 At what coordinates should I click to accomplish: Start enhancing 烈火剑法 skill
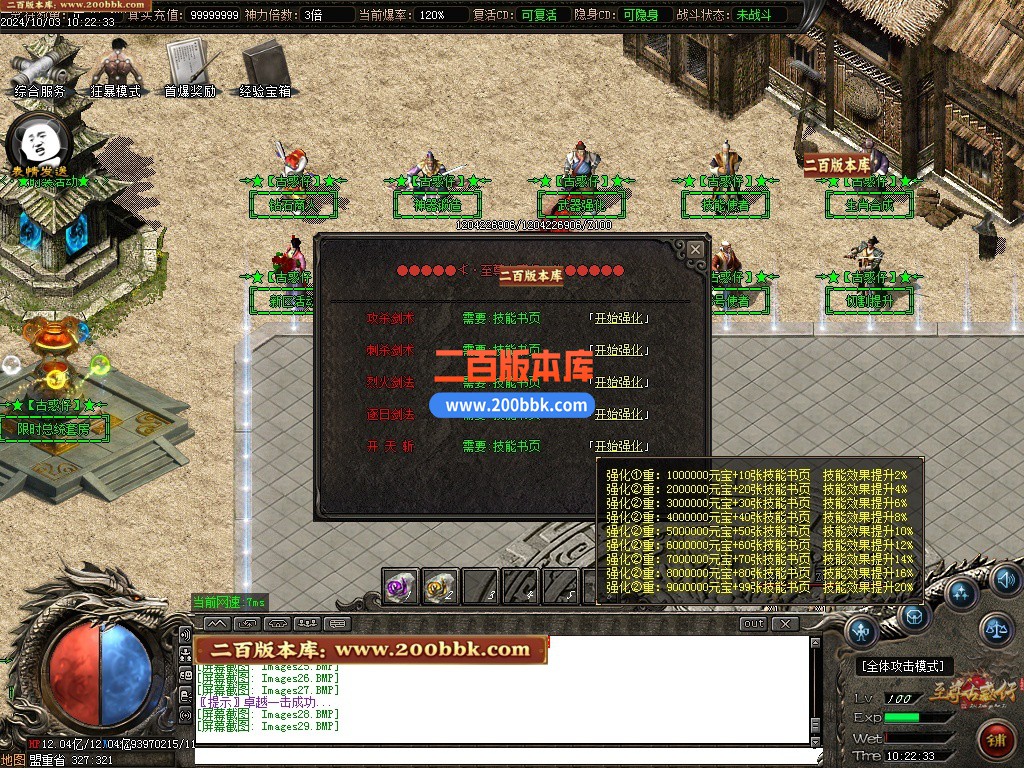tap(620, 382)
